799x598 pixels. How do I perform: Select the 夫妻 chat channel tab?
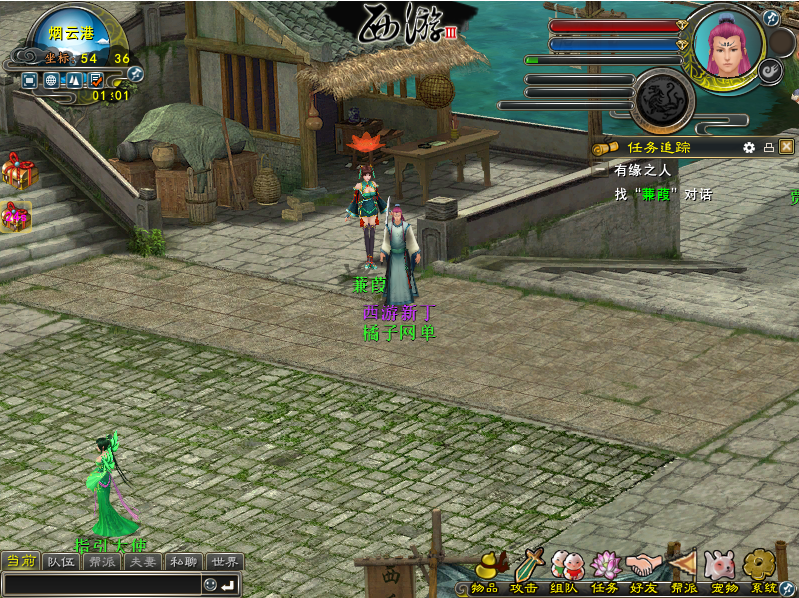tap(143, 561)
